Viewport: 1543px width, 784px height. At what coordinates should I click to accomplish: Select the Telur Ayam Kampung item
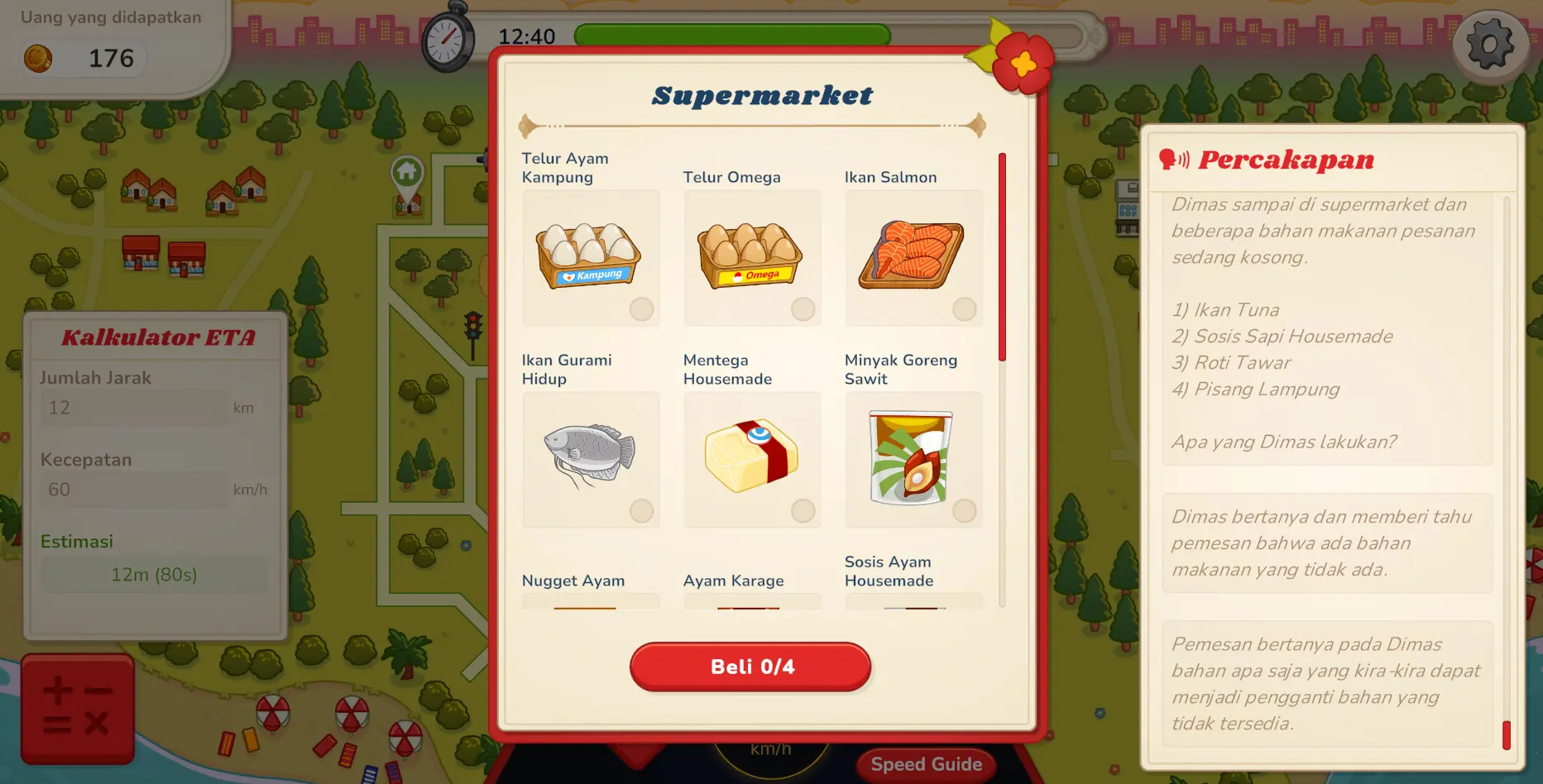pos(591,258)
